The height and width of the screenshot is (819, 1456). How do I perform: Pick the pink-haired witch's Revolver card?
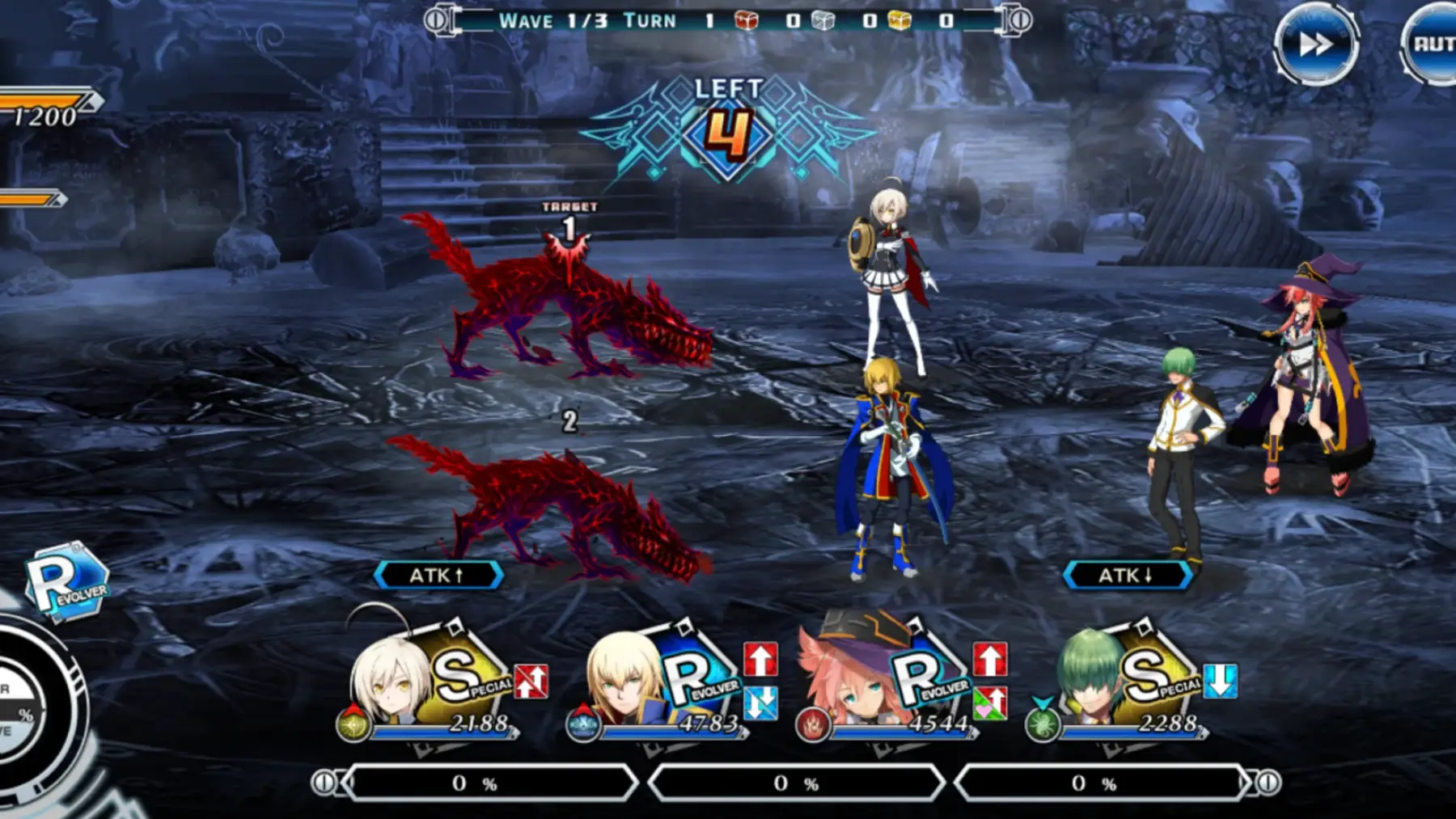tap(899, 683)
